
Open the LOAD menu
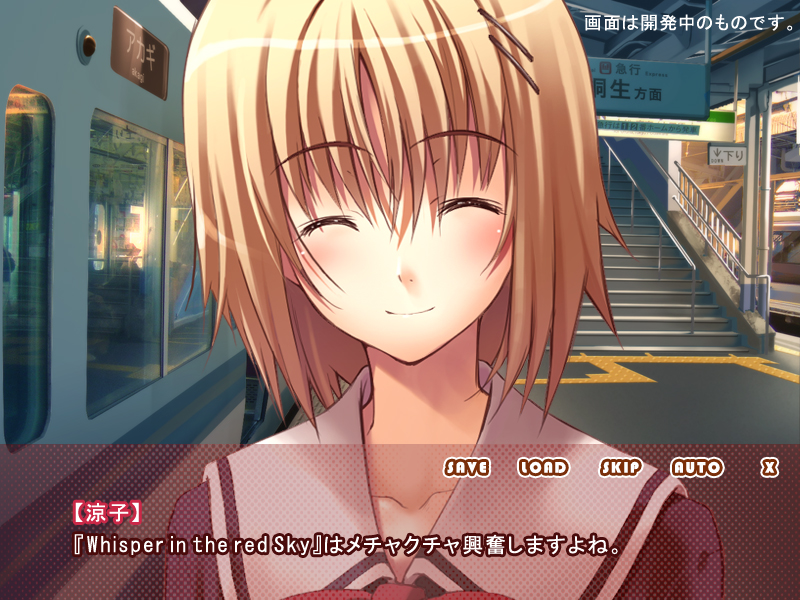coord(543,467)
